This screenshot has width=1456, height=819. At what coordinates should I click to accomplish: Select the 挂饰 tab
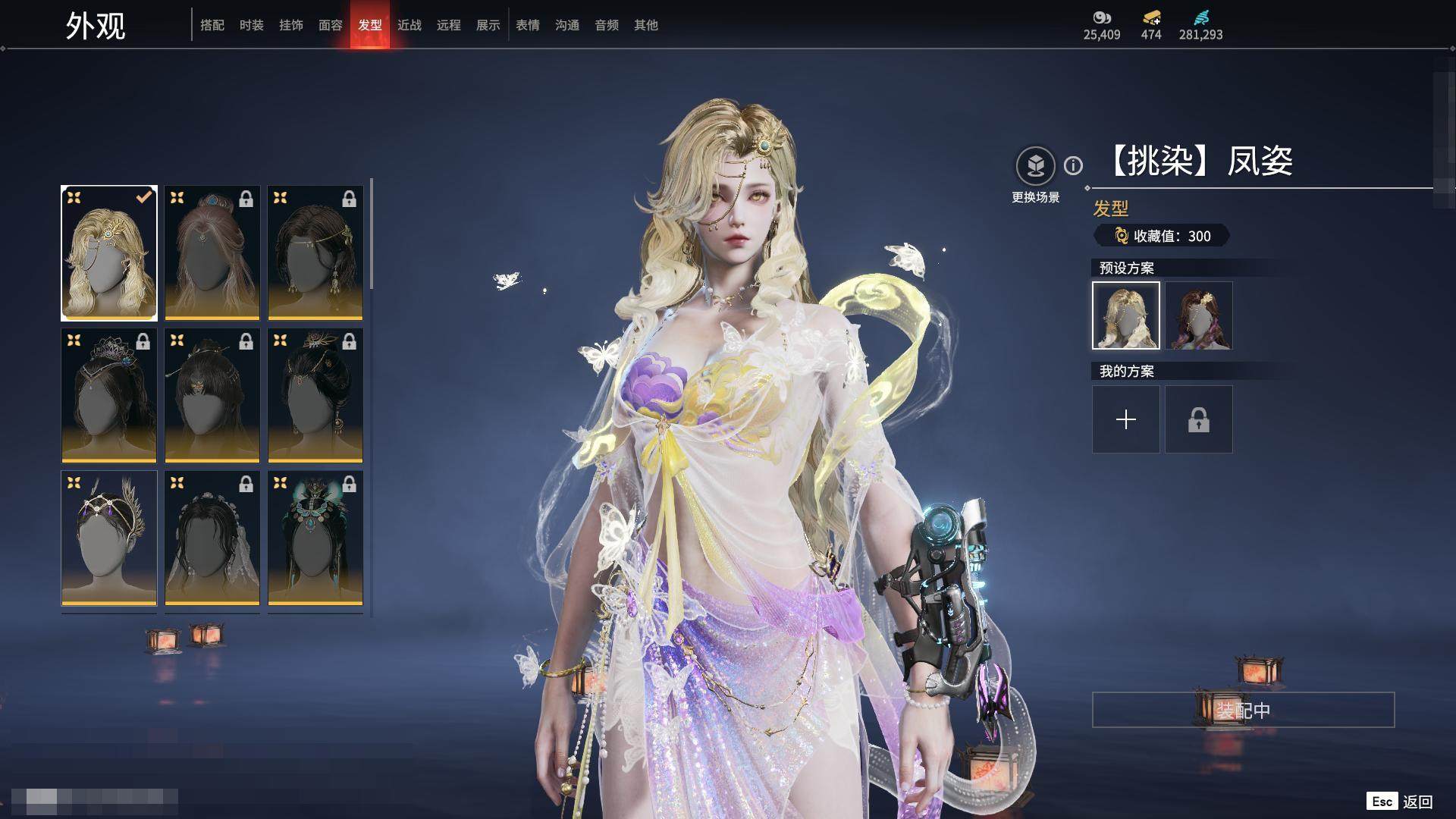(291, 25)
